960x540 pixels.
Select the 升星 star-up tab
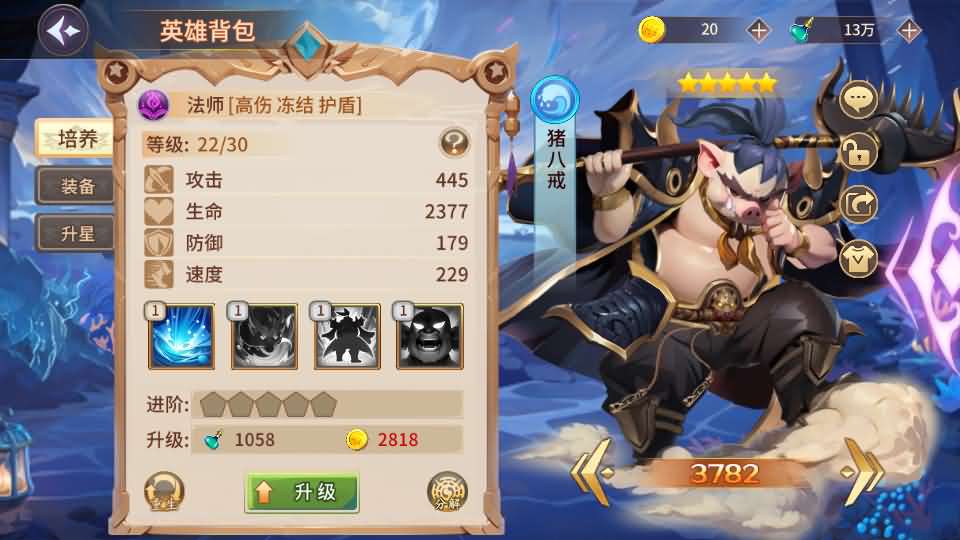76,234
